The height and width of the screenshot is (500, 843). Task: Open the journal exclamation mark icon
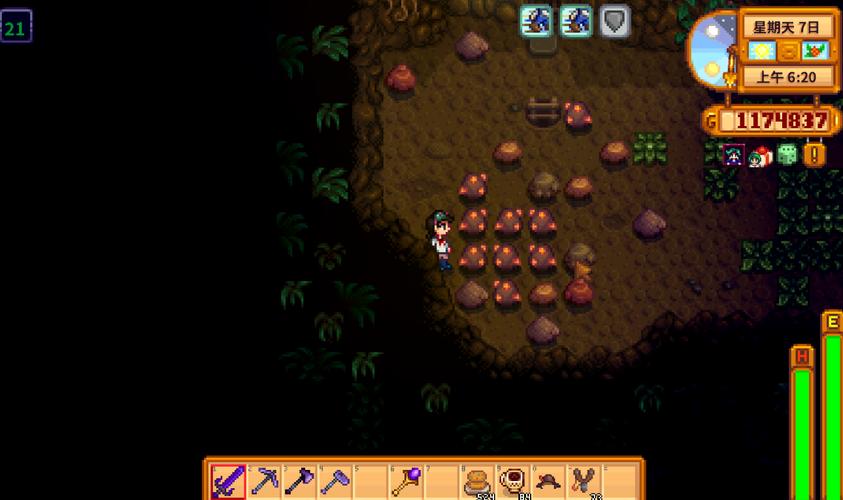pyautogui.click(x=815, y=155)
